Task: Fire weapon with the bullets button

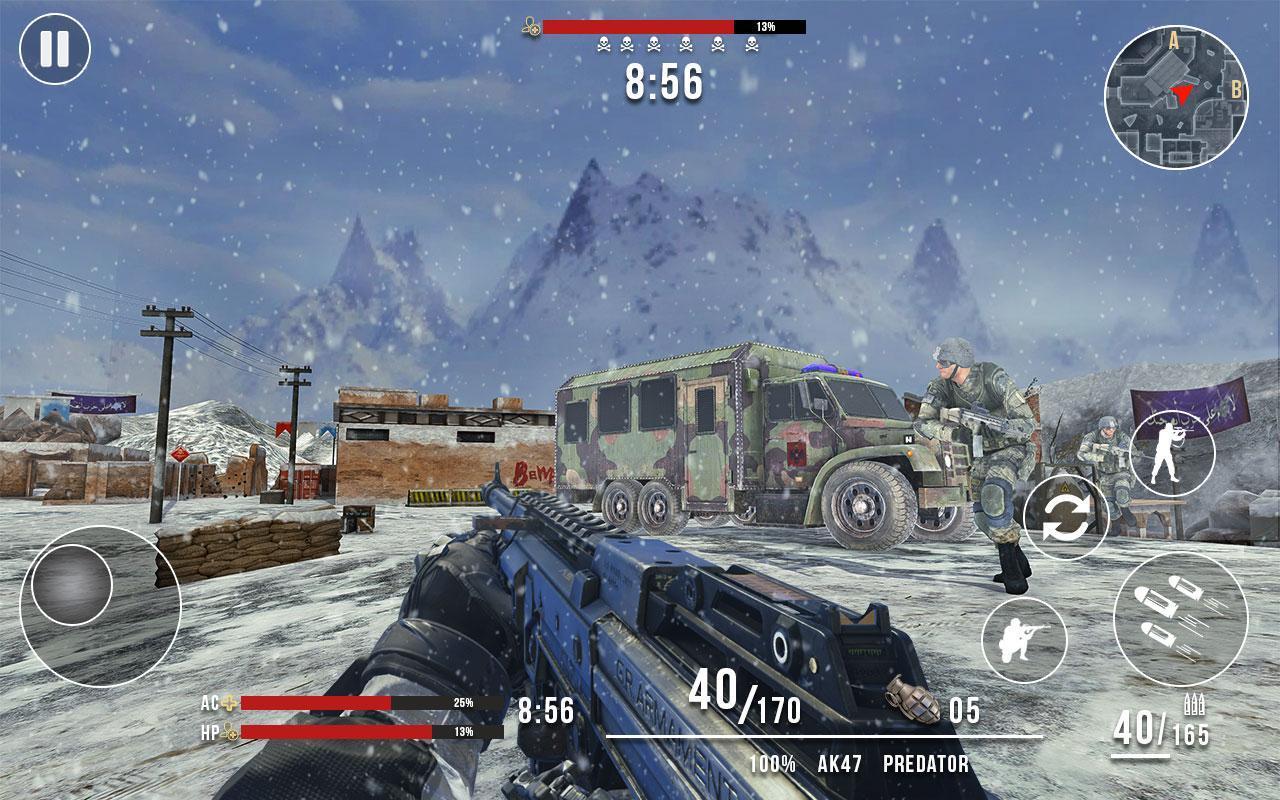Action: coord(1180,619)
